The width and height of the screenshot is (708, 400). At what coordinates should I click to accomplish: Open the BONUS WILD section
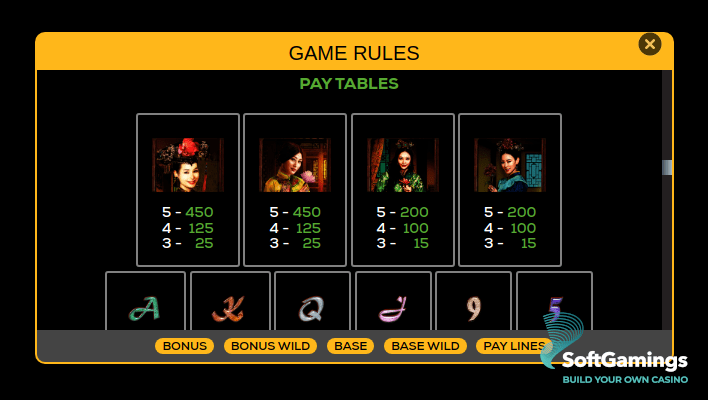(x=270, y=346)
